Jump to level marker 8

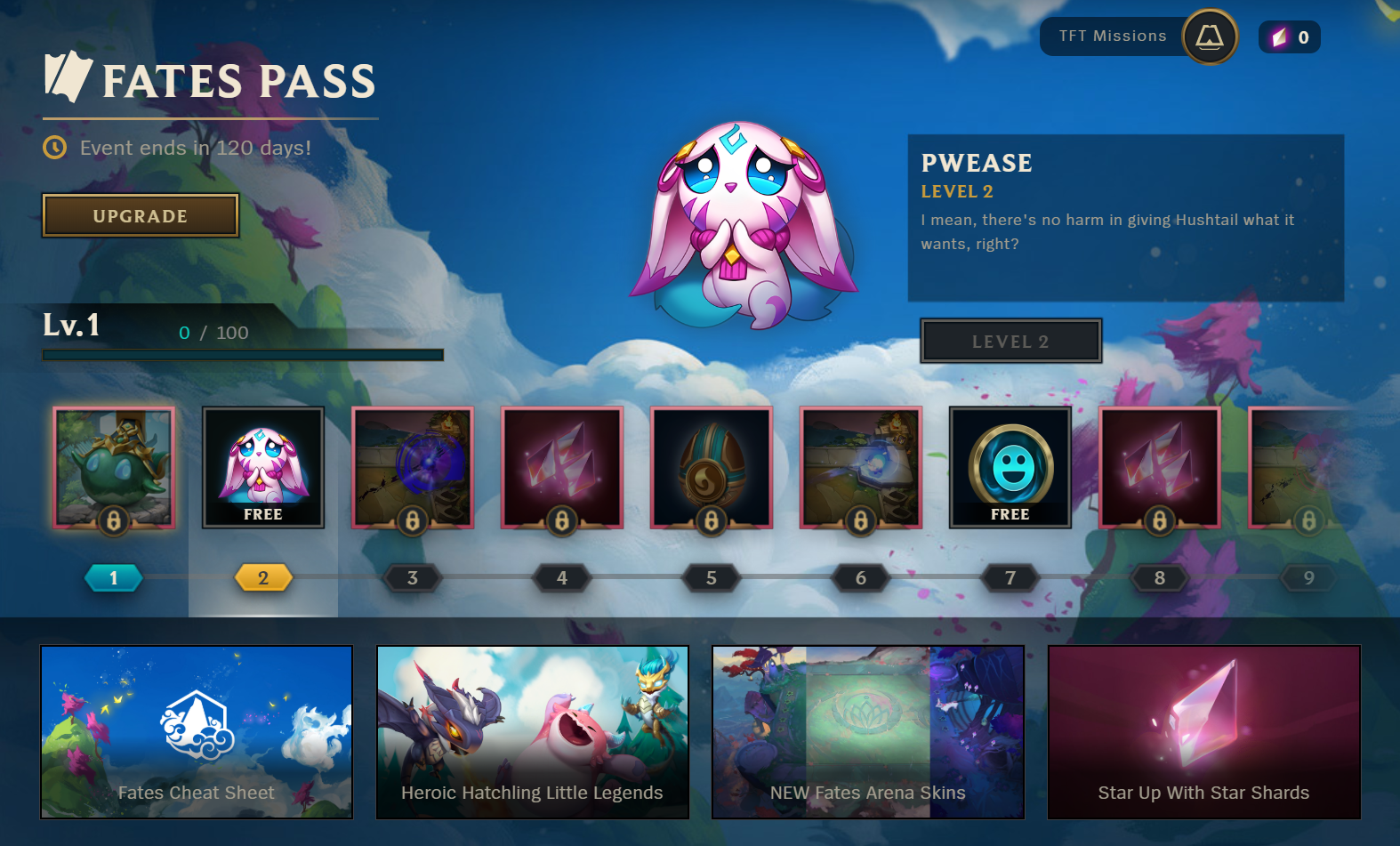point(1160,578)
